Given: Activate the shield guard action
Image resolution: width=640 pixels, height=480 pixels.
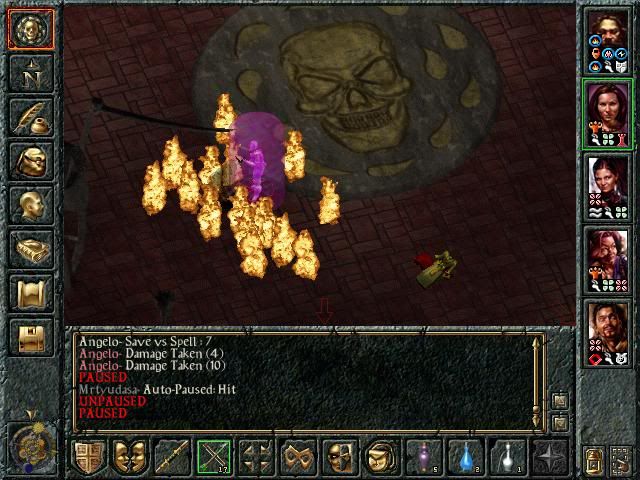Looking at the screenshot, I should [88, 457].
